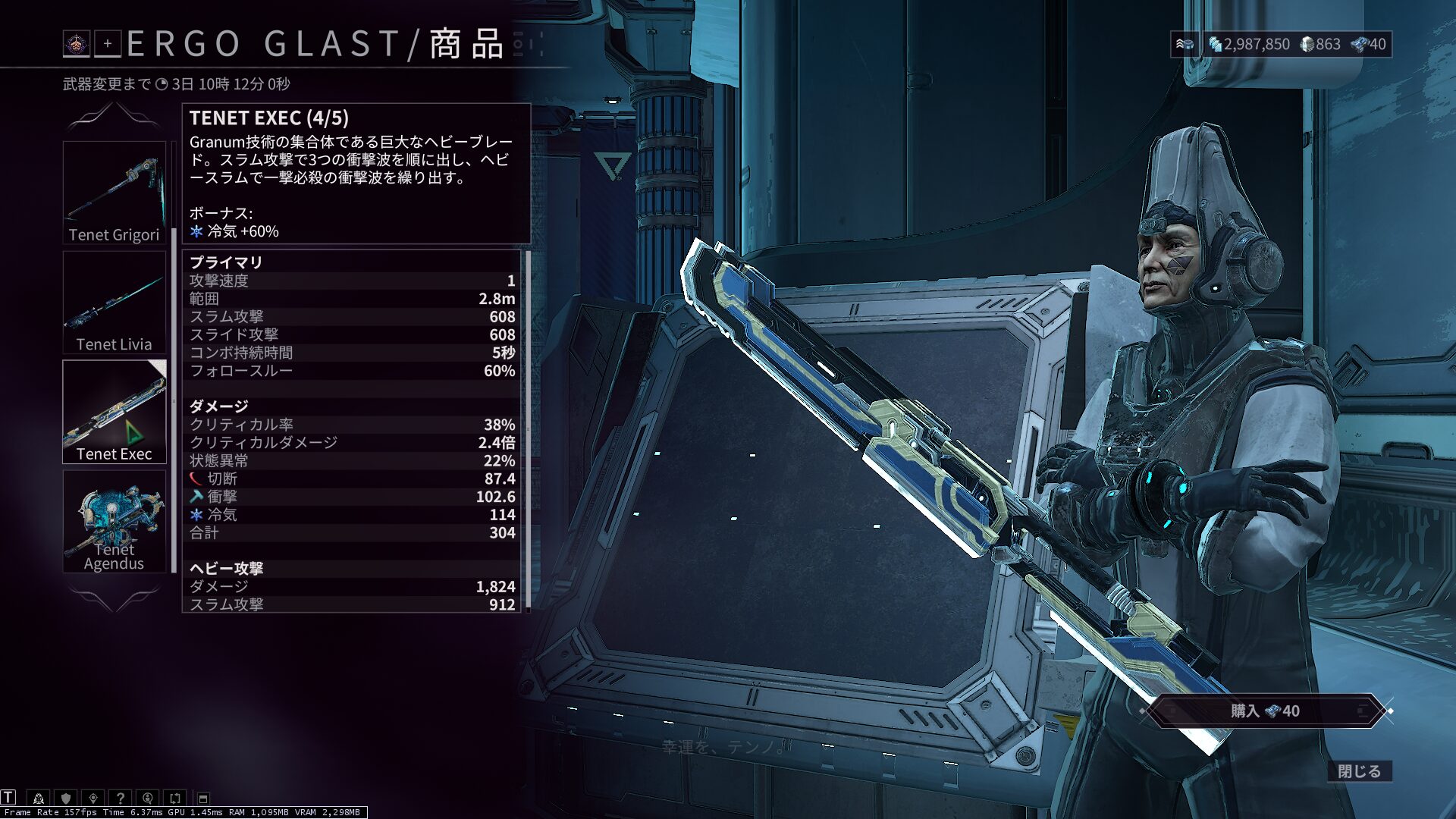Image resolution: width=1456 pixels, height=819 pixels.
Task: Choose the Tenet Livia weapon tile
Action: (x=114, y=303)
